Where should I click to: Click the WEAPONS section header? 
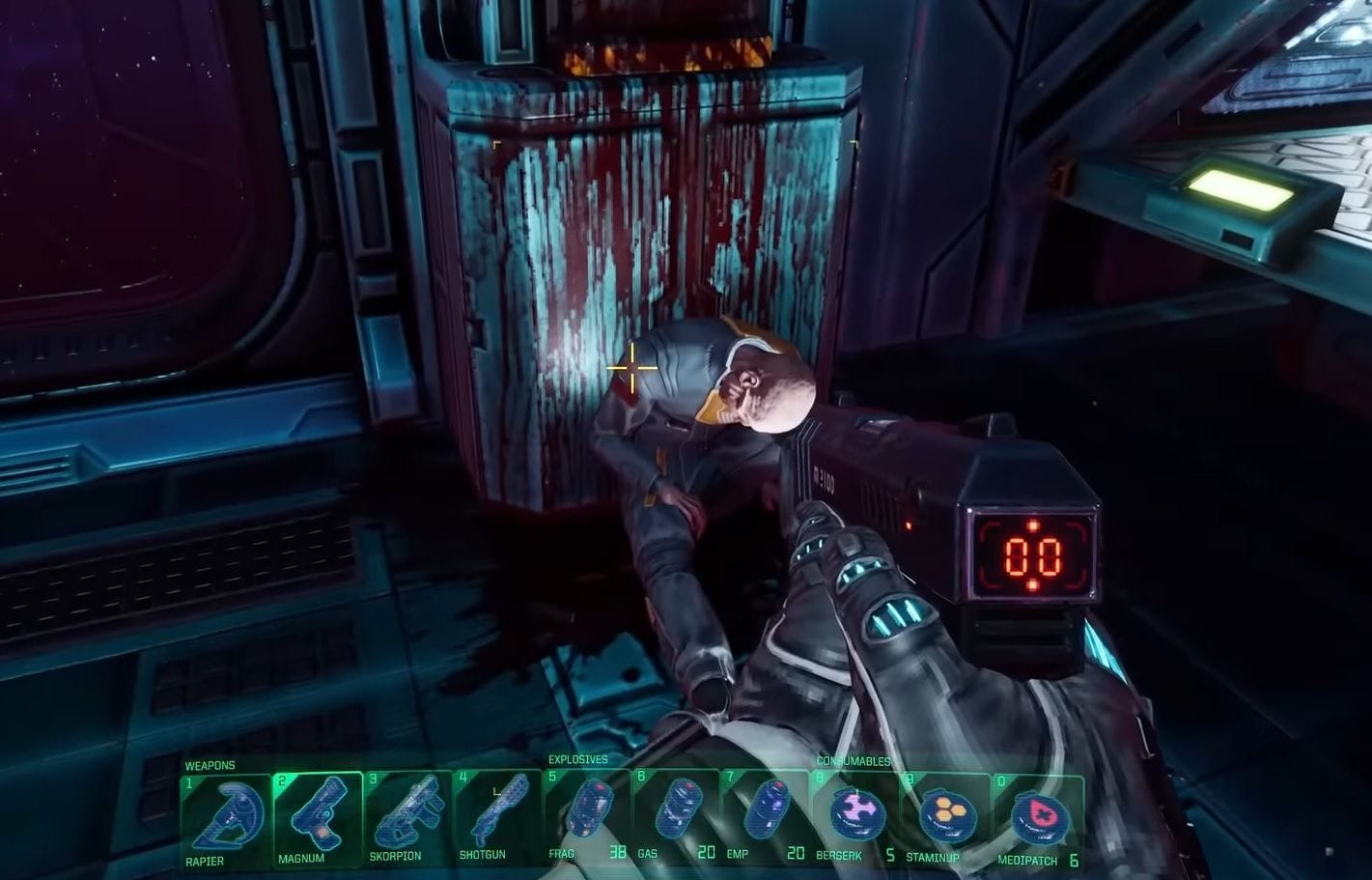210,764
